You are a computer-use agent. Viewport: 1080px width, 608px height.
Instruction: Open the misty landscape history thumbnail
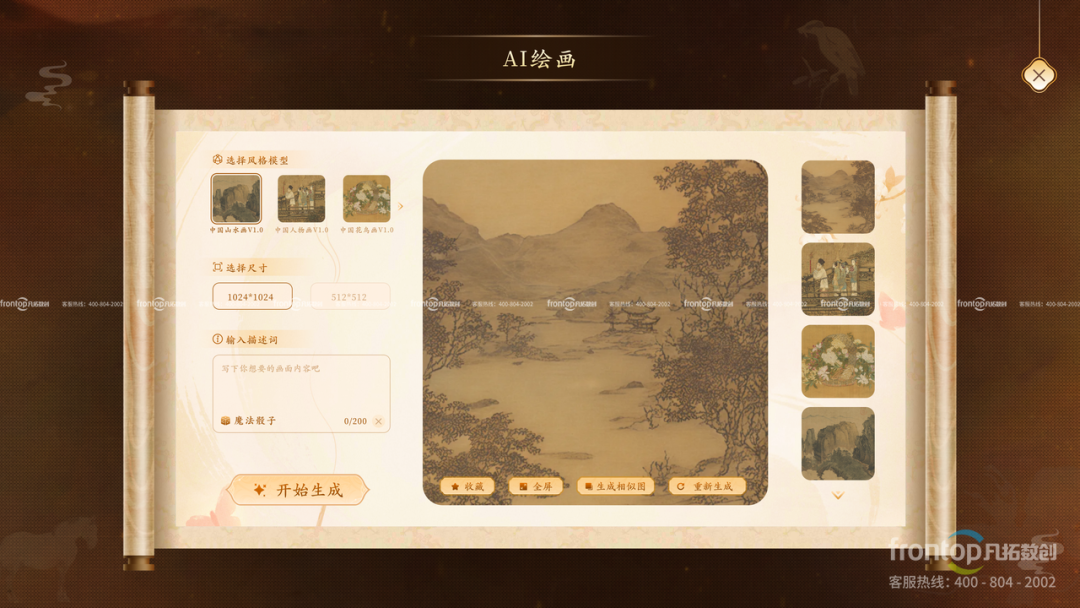click(838, 197)
